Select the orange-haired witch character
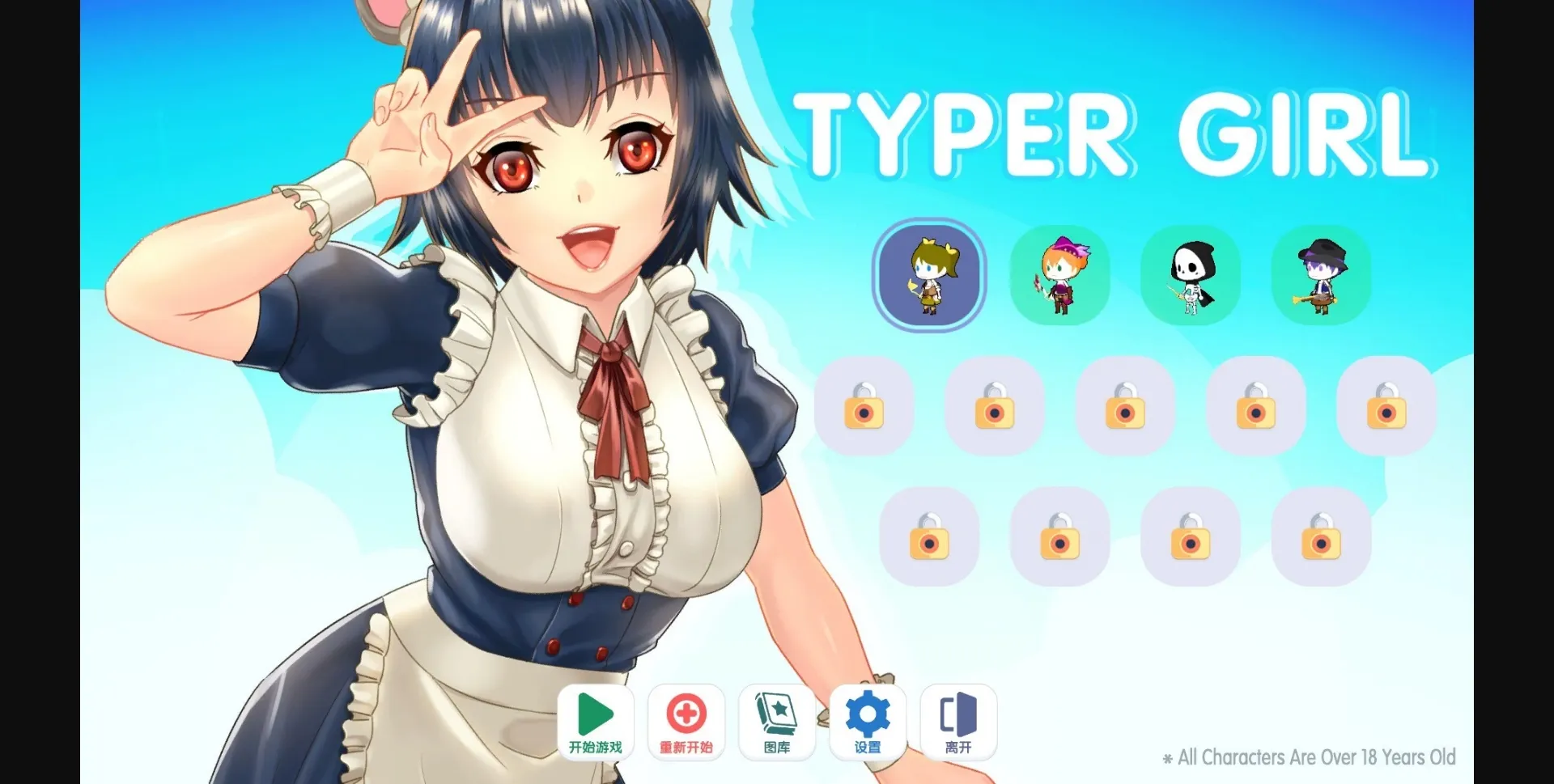Screen dimensions: 1554x784 tap(1059, 275)
